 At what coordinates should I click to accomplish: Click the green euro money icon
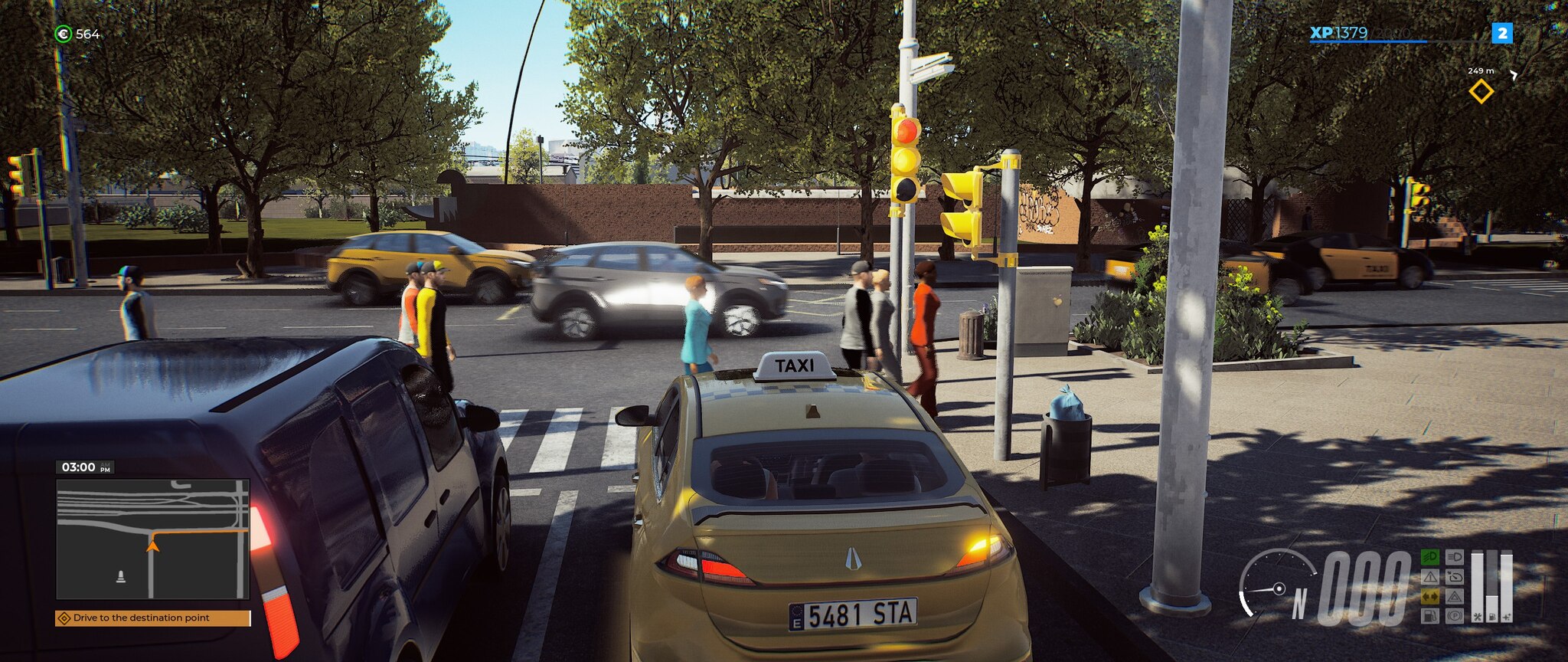click(x=64, y=34)
